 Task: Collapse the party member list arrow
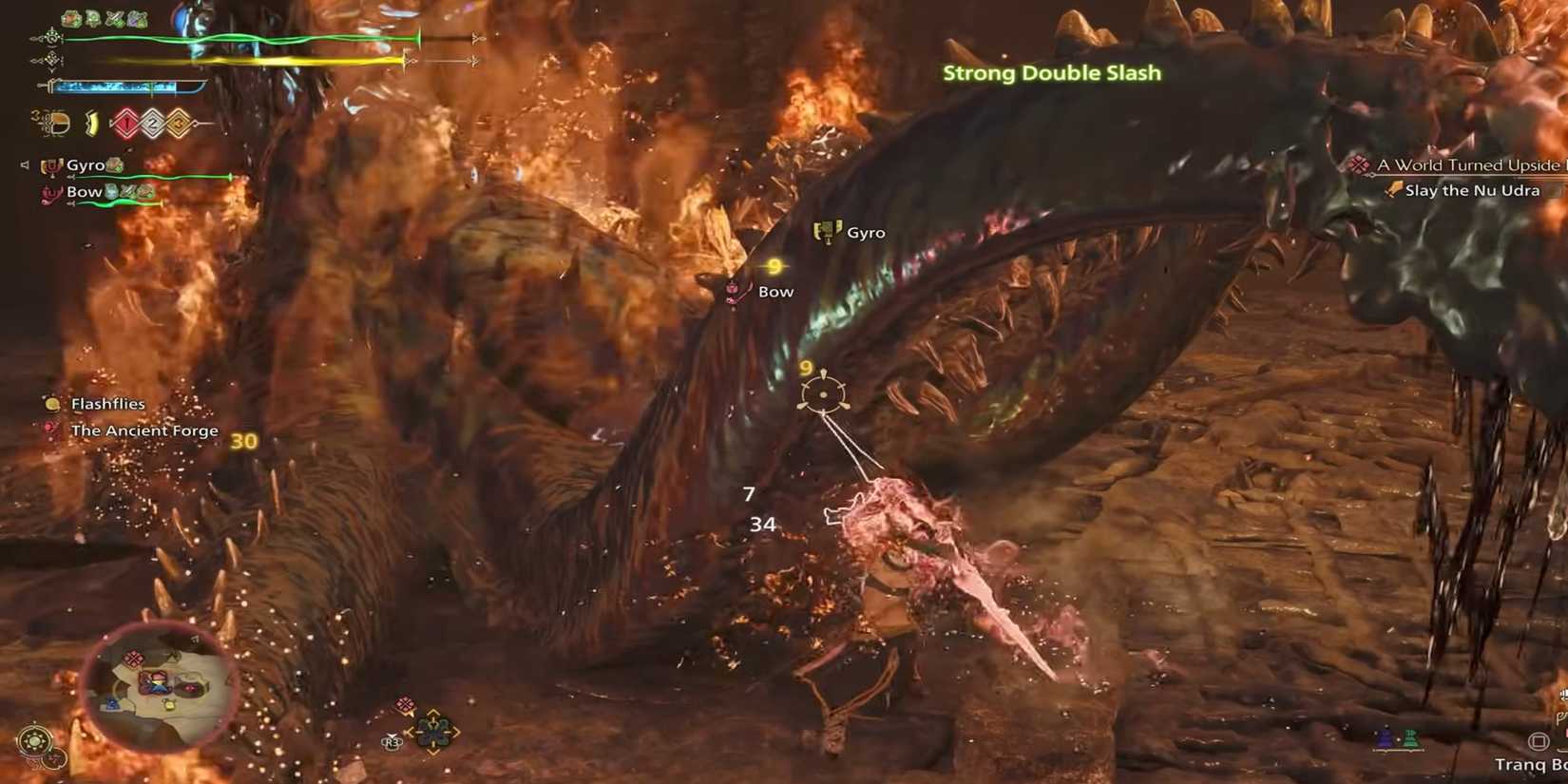[26, 163]
